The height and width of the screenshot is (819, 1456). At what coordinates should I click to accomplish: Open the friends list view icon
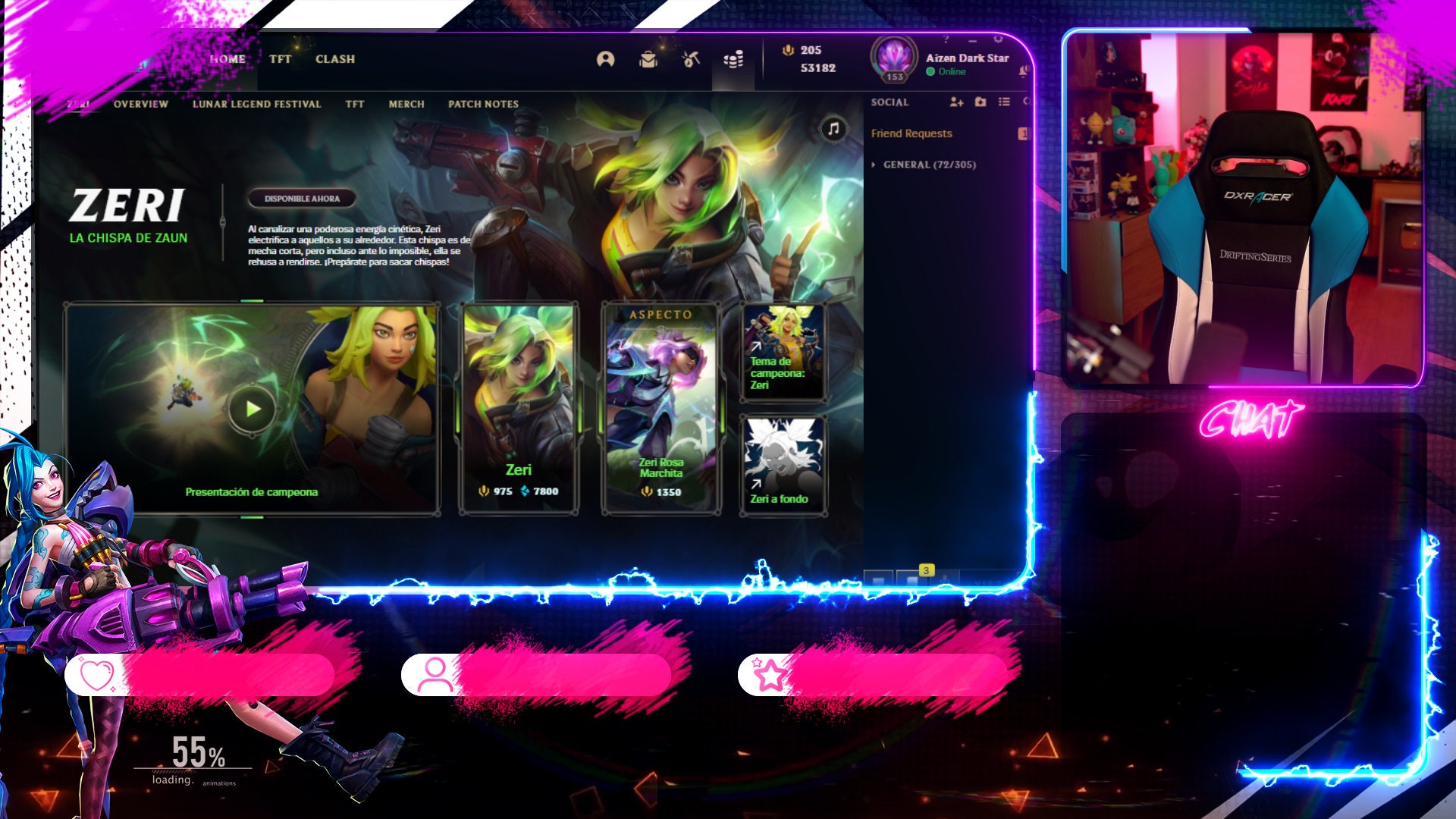click(1005, 102)
